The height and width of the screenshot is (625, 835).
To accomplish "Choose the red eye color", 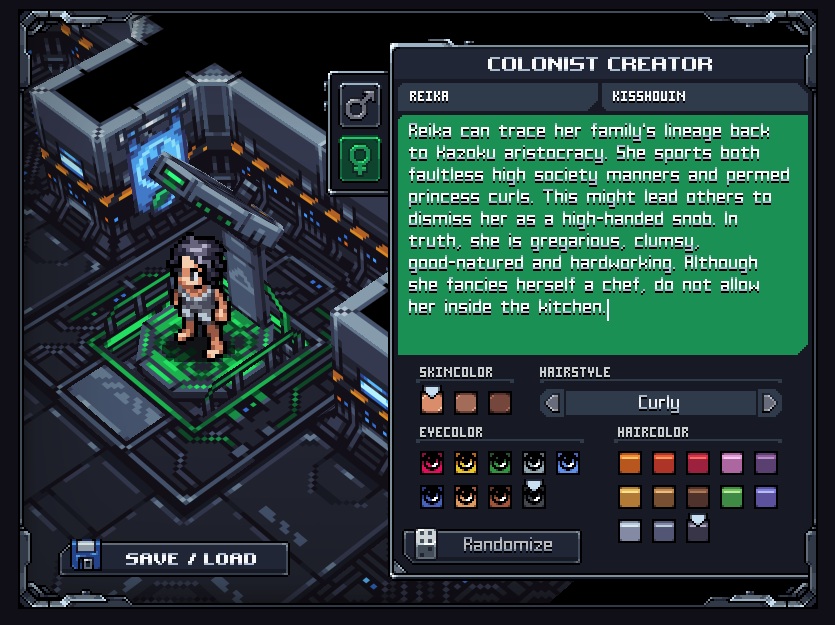I will (x=431, y=463).
